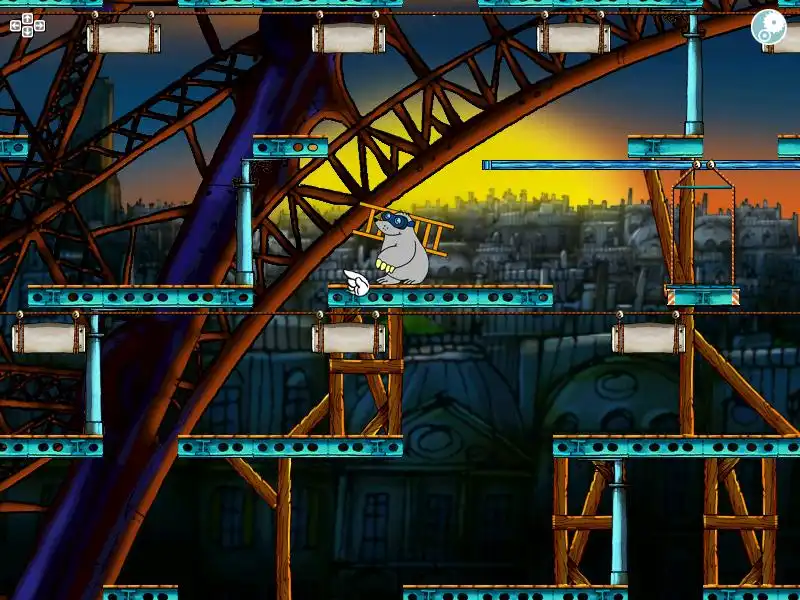This screenshot has height=600, width=800.
Task: Click the arrow keys controls icon
Action: tap(27, 25)
